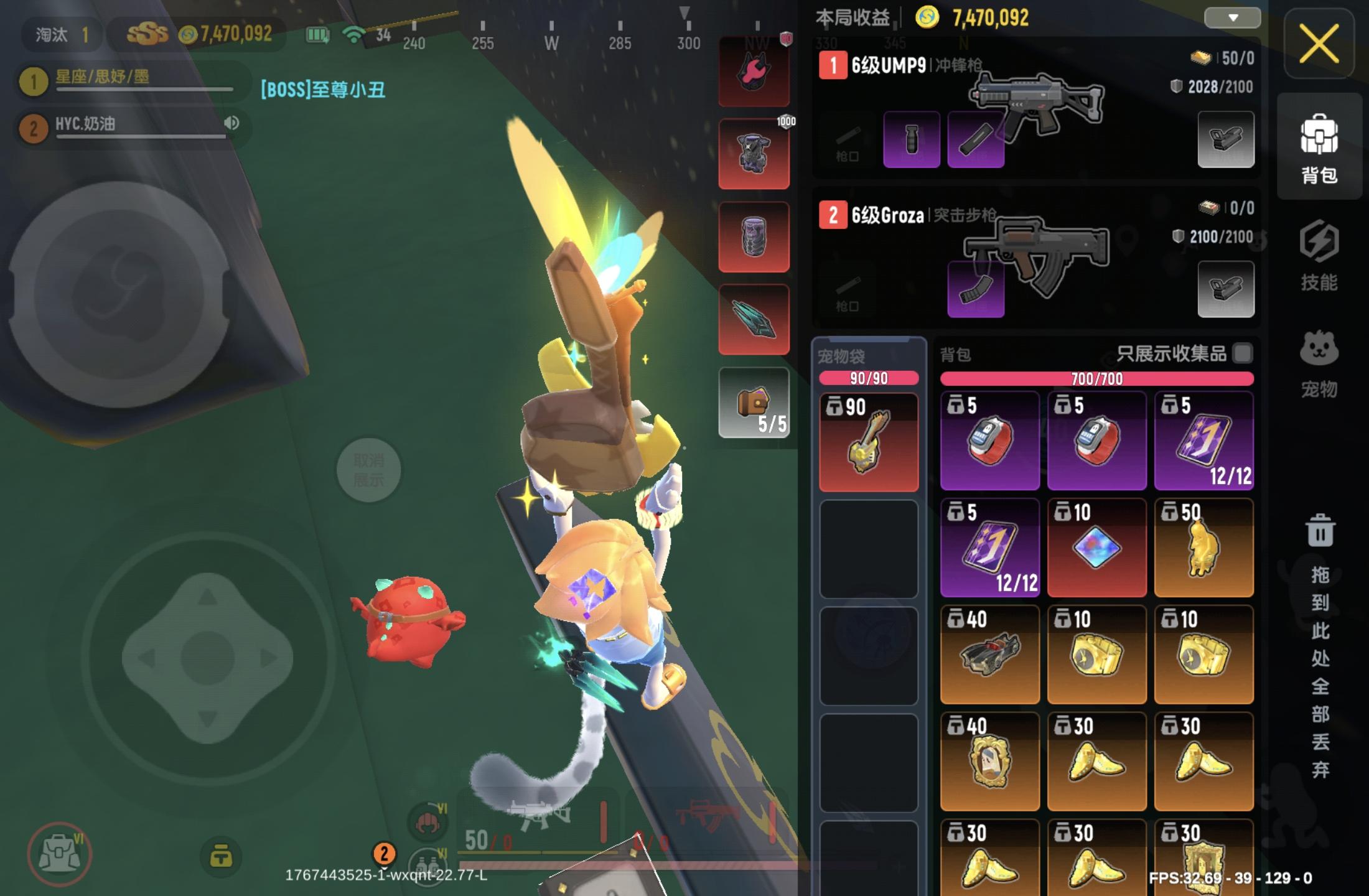The width and height of the screenshot is (1369, 896).
Task: Select the pink wrench equipment slot
Action: pyautogui.click(x=754, y=70)
